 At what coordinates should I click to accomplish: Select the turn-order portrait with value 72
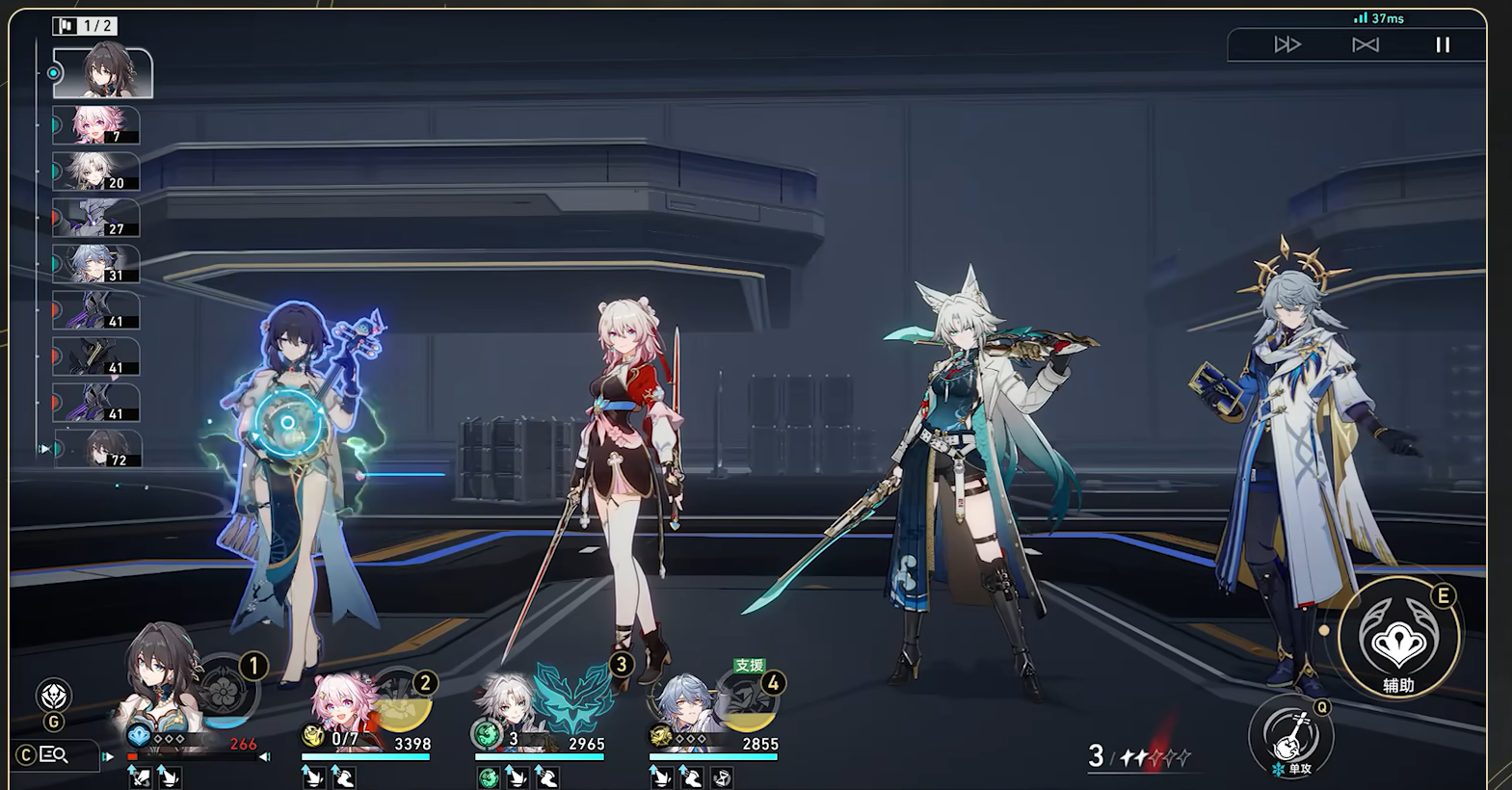coord(98,449)
